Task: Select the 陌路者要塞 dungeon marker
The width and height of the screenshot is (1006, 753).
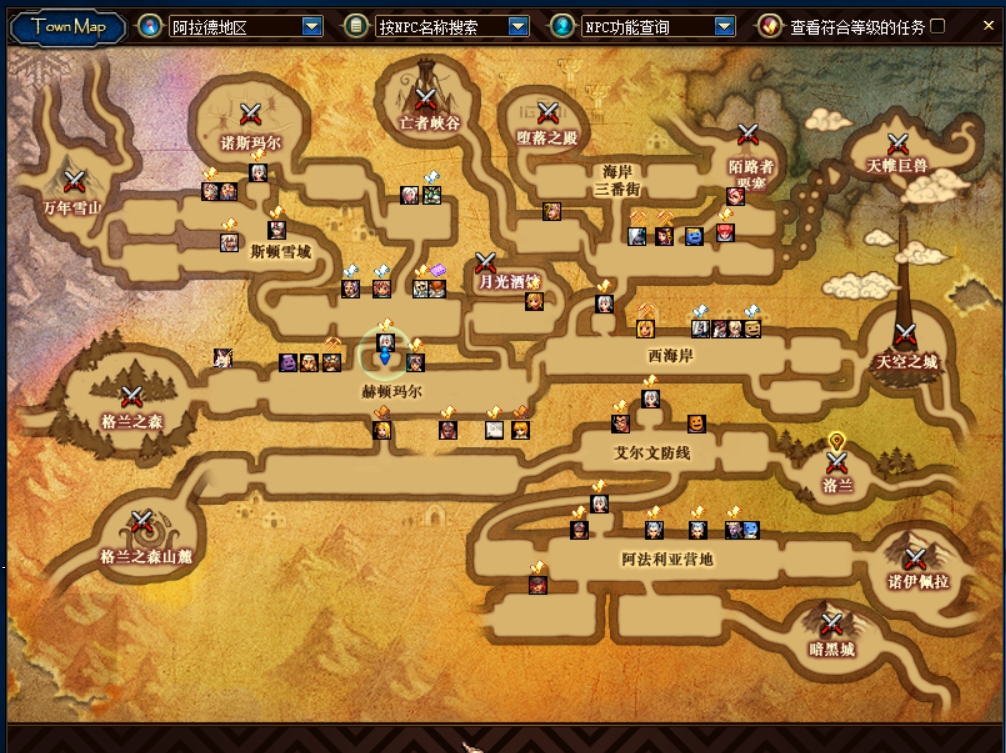Action: (748, 135)
